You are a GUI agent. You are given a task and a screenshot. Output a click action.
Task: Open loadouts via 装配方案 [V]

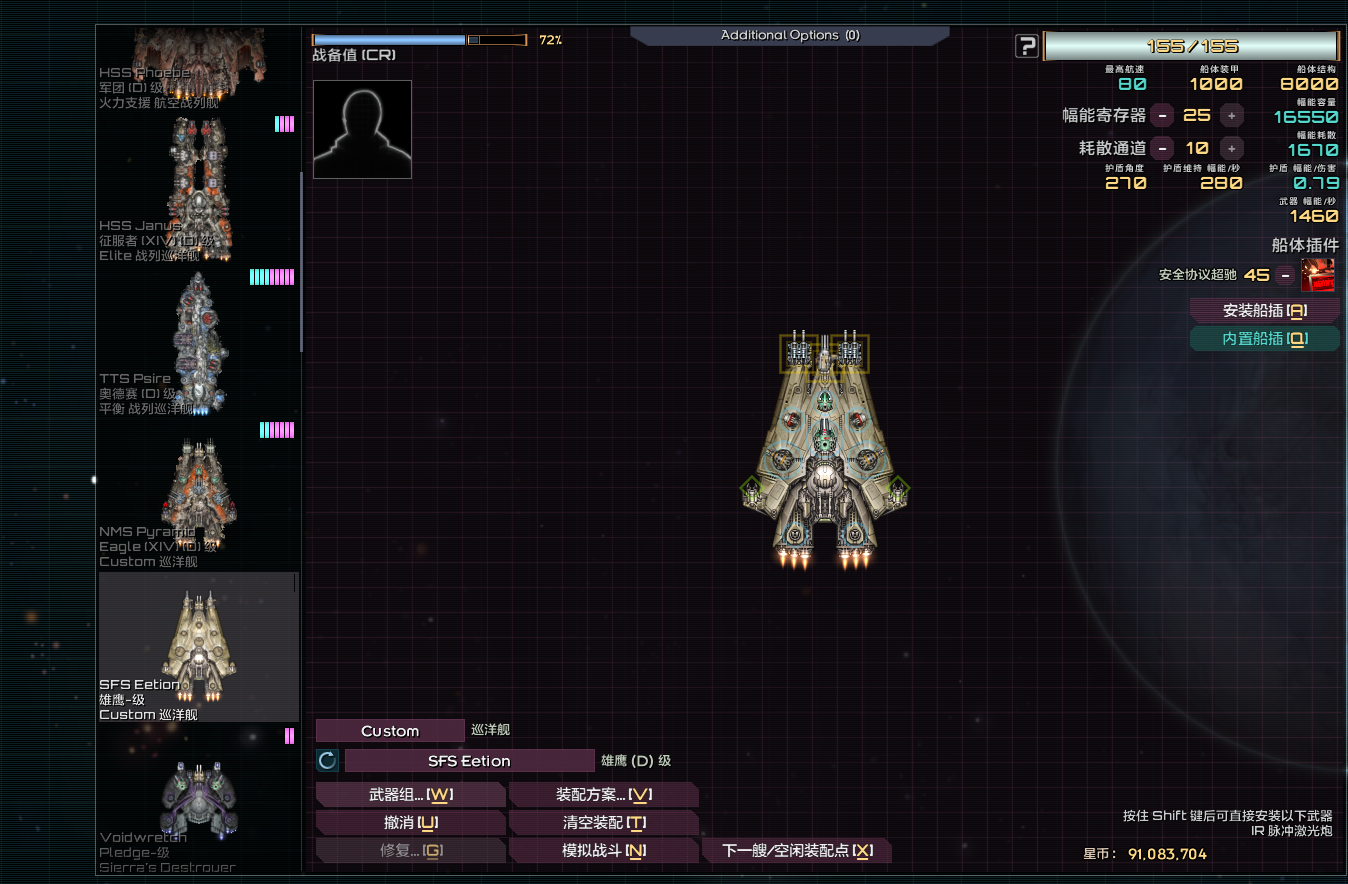pos(604,793)
